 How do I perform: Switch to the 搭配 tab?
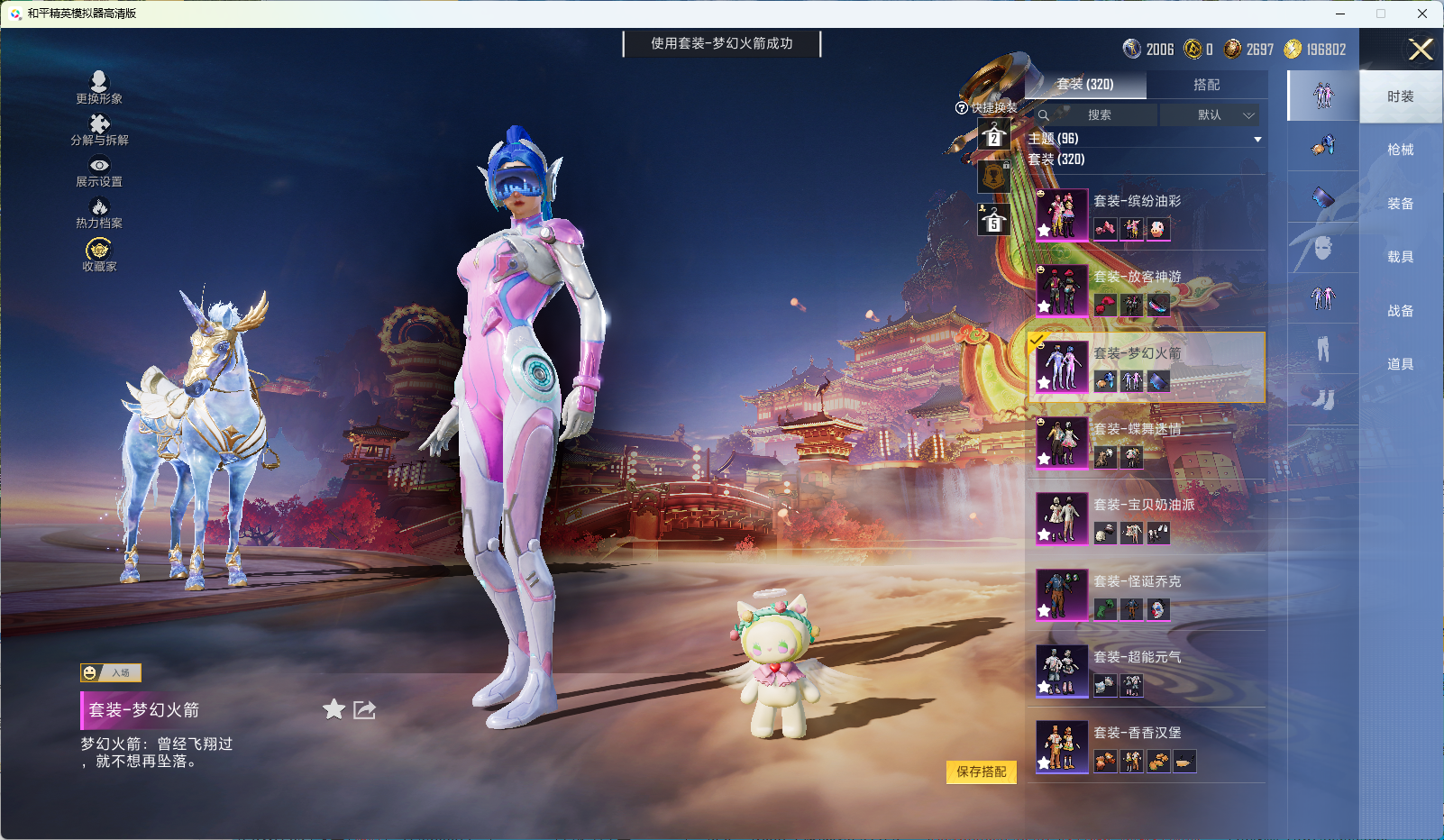(1206, 85)
